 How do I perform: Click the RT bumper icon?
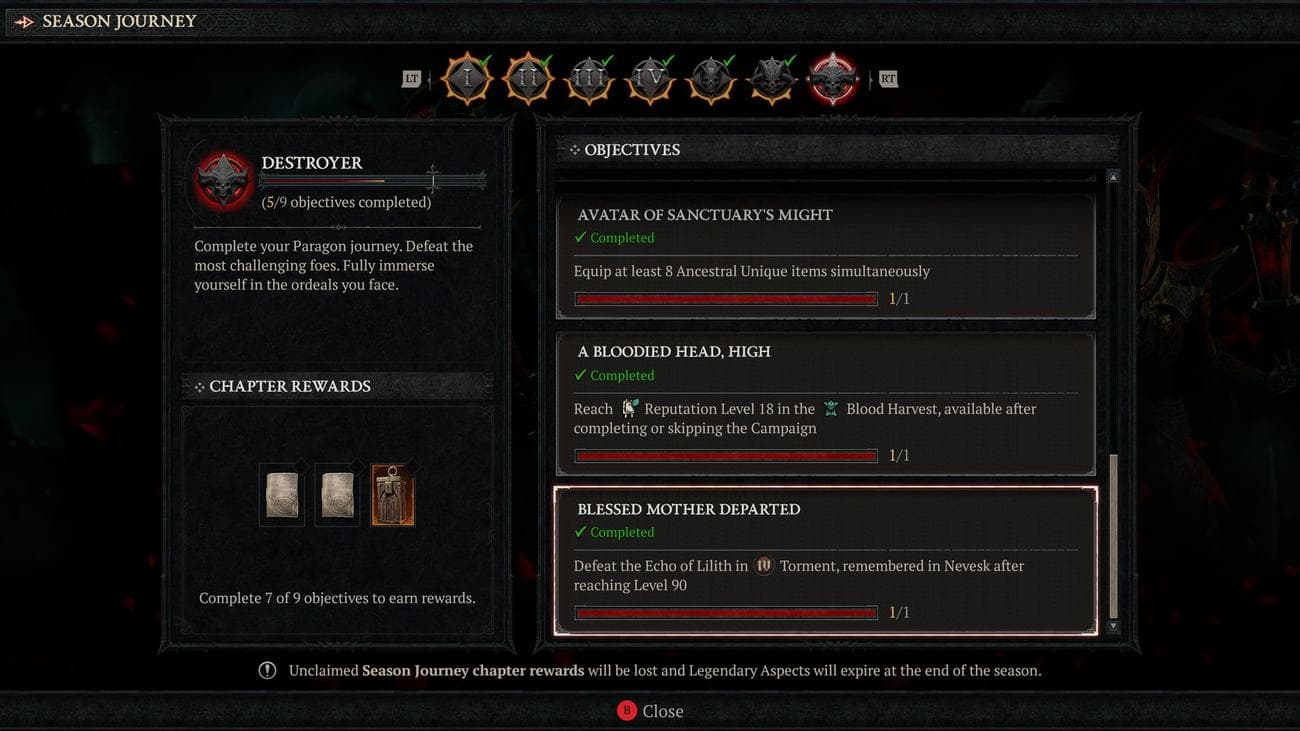point(888,77)
